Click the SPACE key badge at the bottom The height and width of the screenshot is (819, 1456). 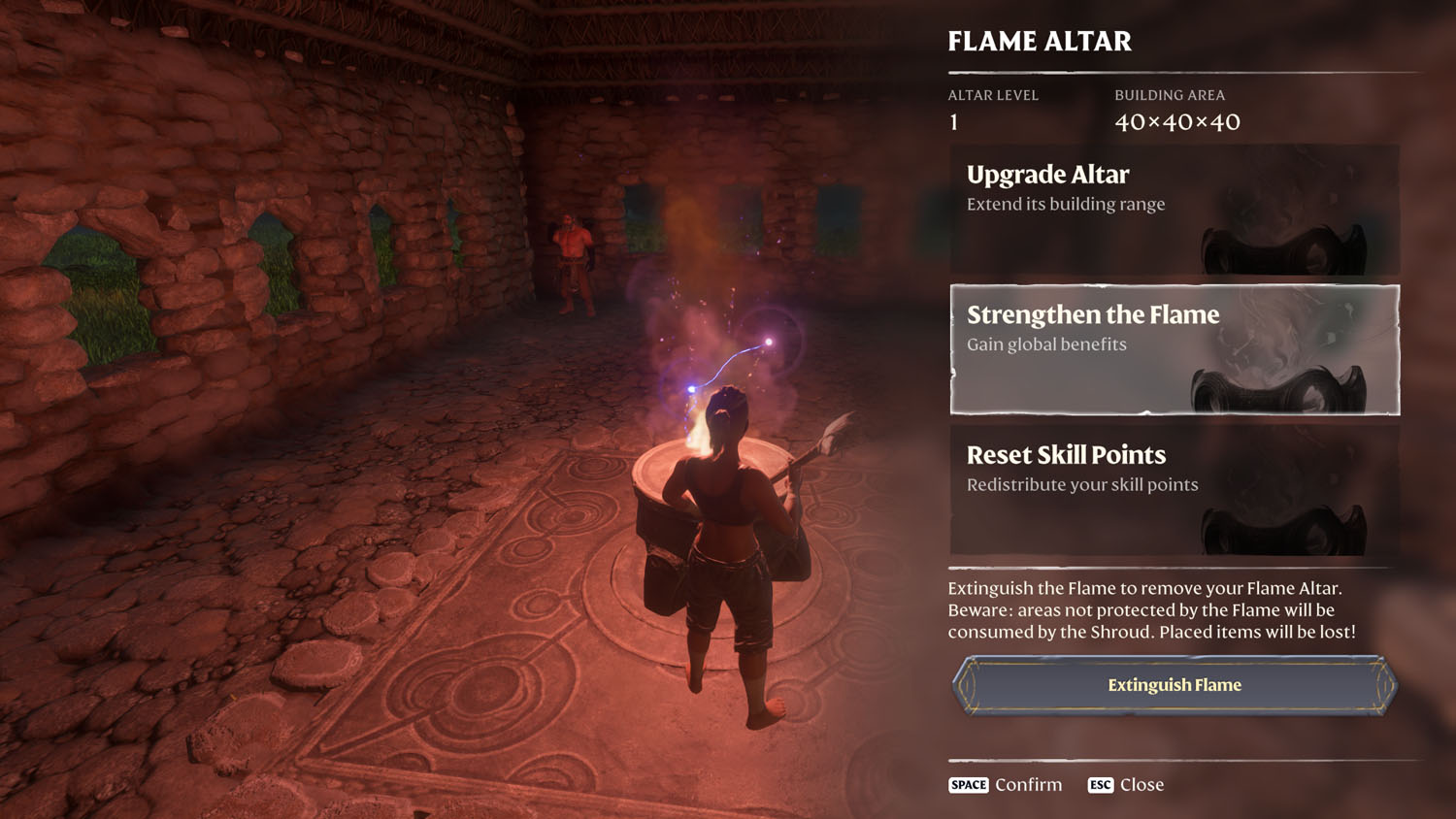click(x=967, y=785)
